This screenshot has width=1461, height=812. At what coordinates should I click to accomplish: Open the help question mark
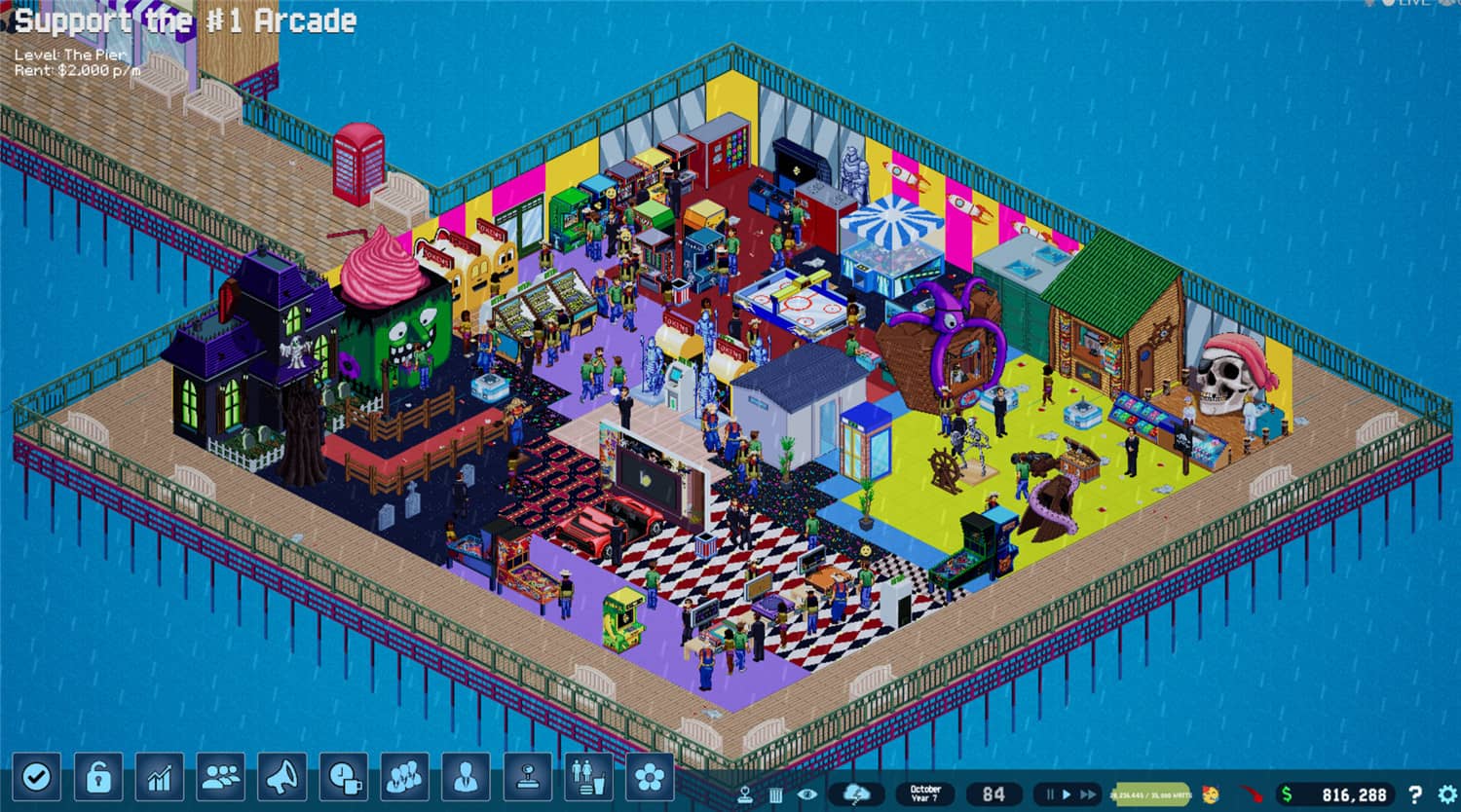pyautogui.click(x=1414, y=795)
